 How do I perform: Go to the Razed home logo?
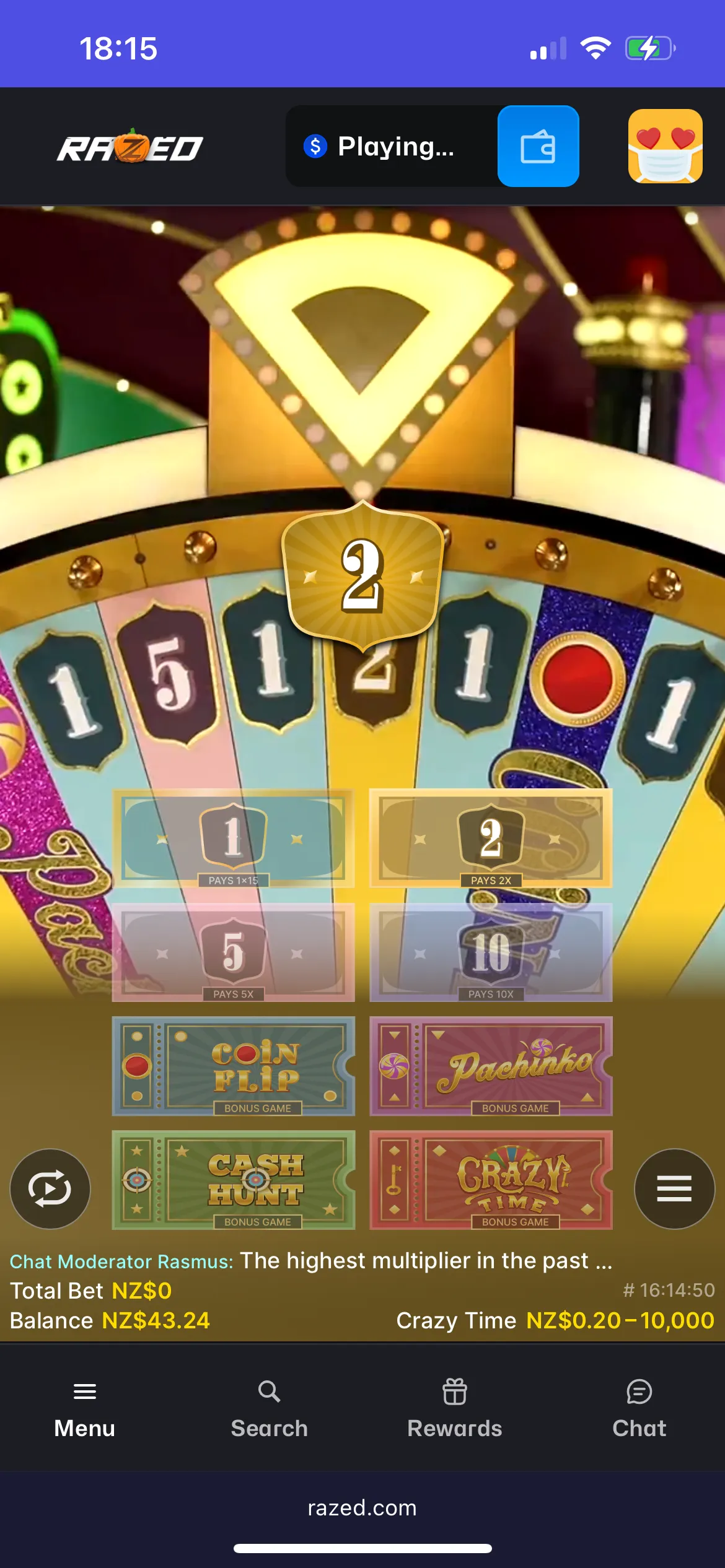[x=130, y=147]
